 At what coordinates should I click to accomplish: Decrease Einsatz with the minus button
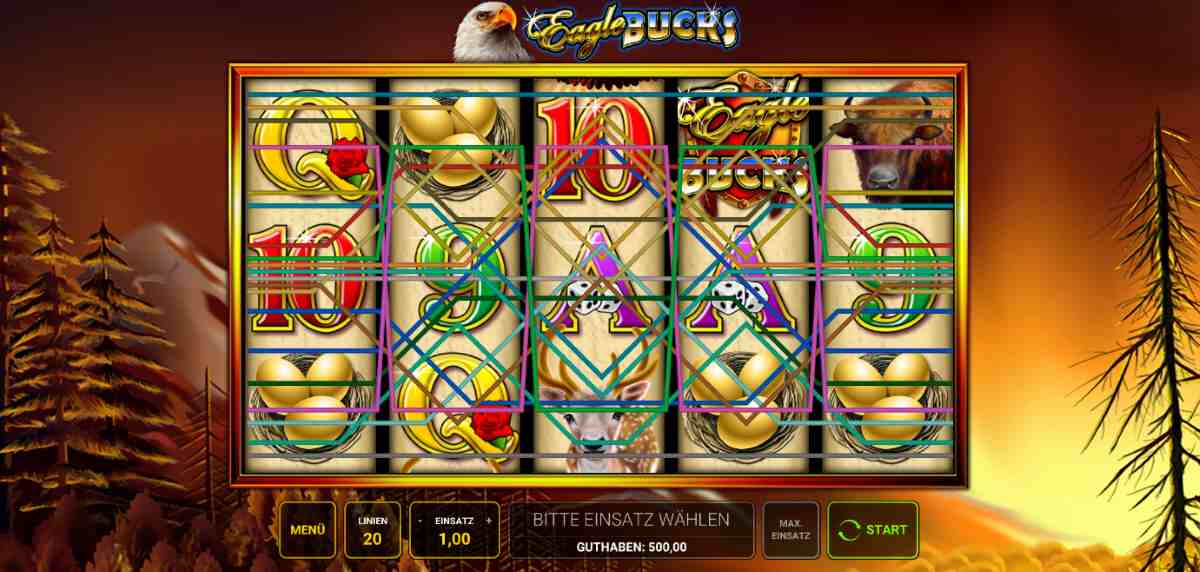click(421, 520)
